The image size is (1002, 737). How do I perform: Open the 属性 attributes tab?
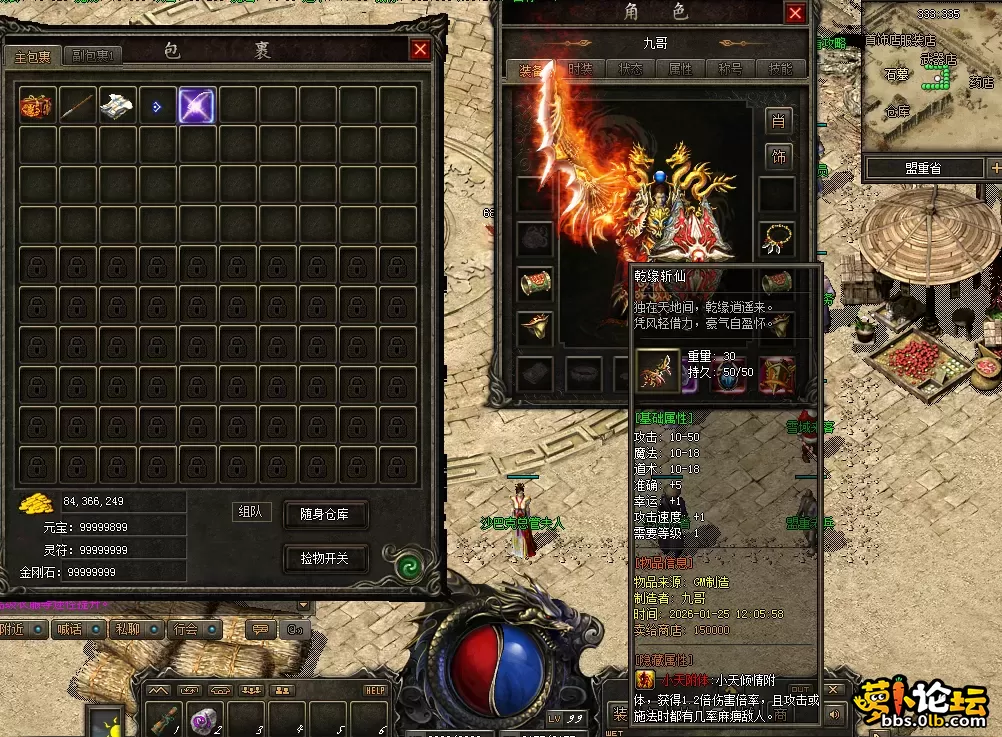[x=680, y=69]
